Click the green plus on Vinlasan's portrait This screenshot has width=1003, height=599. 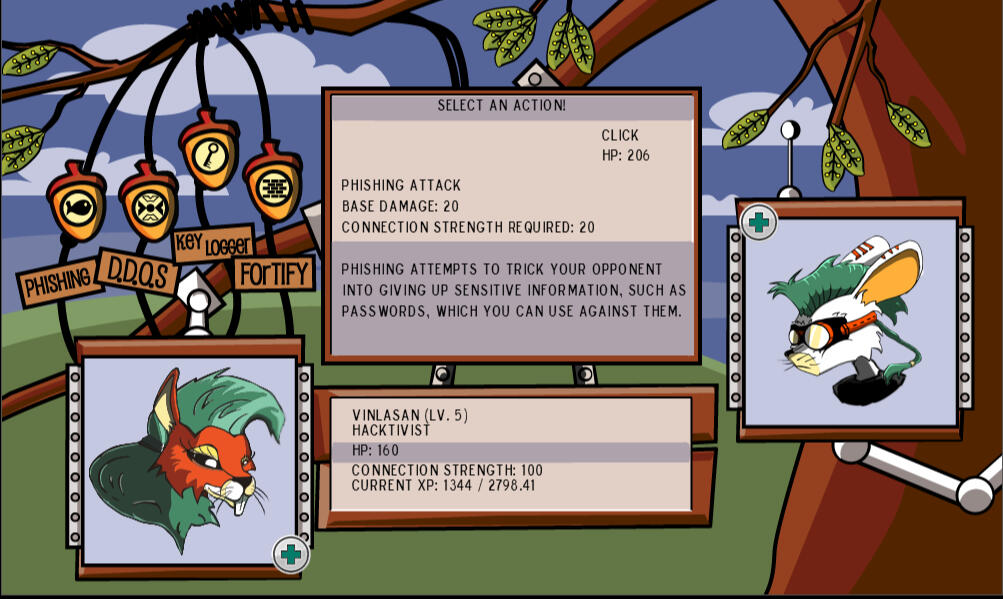click(291, 554)
